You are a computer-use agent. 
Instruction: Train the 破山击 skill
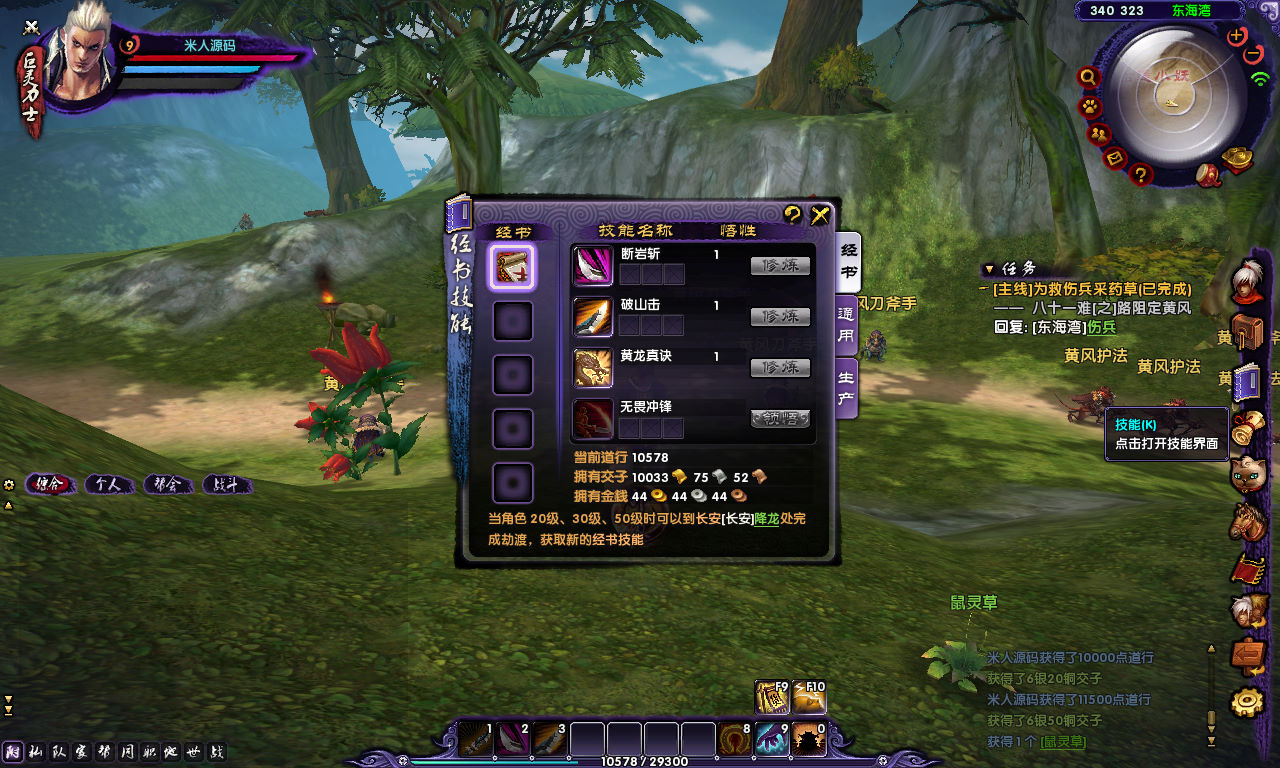(x=780, y=316)
